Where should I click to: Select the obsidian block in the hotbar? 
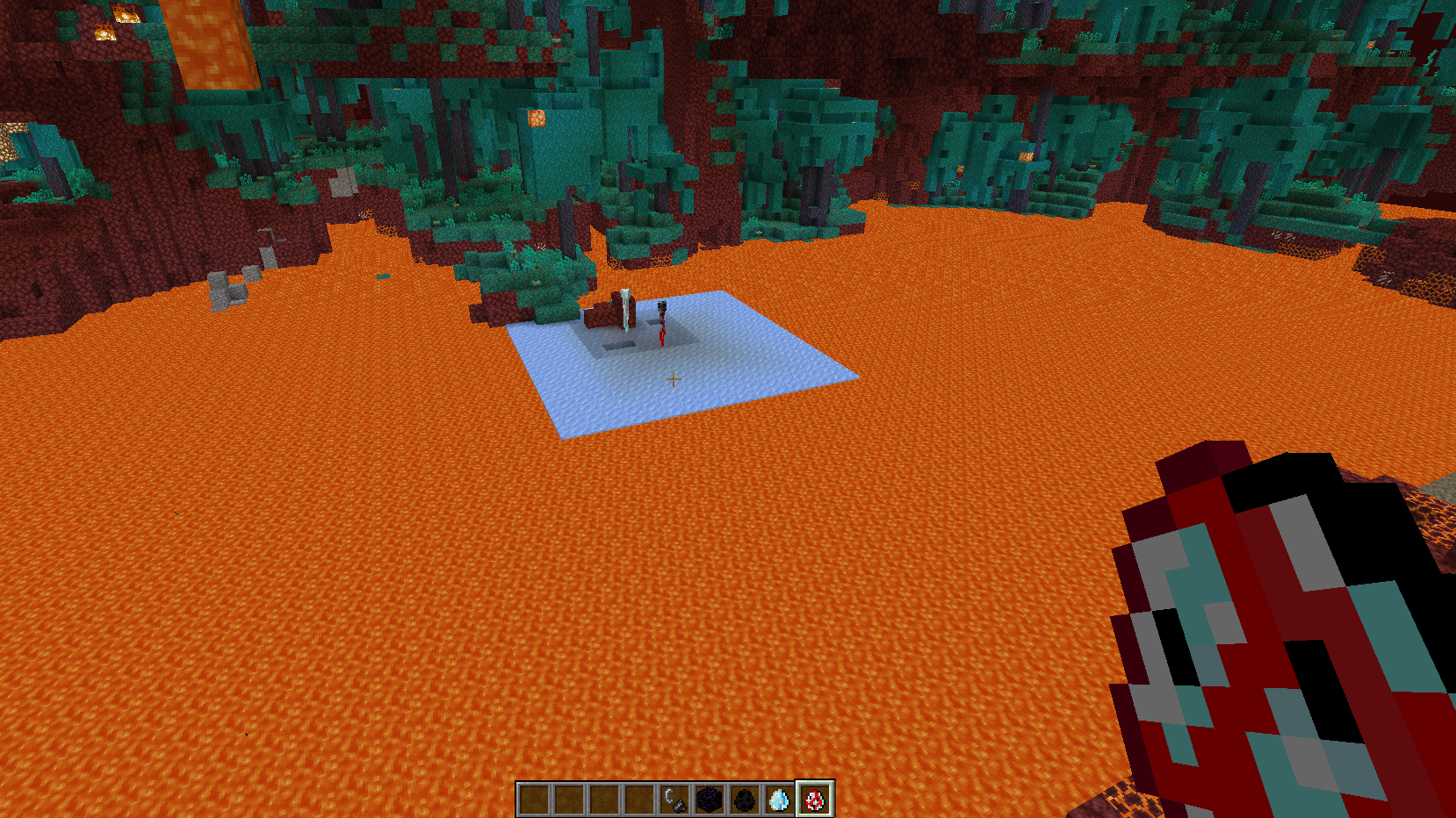tap(711, 800)
